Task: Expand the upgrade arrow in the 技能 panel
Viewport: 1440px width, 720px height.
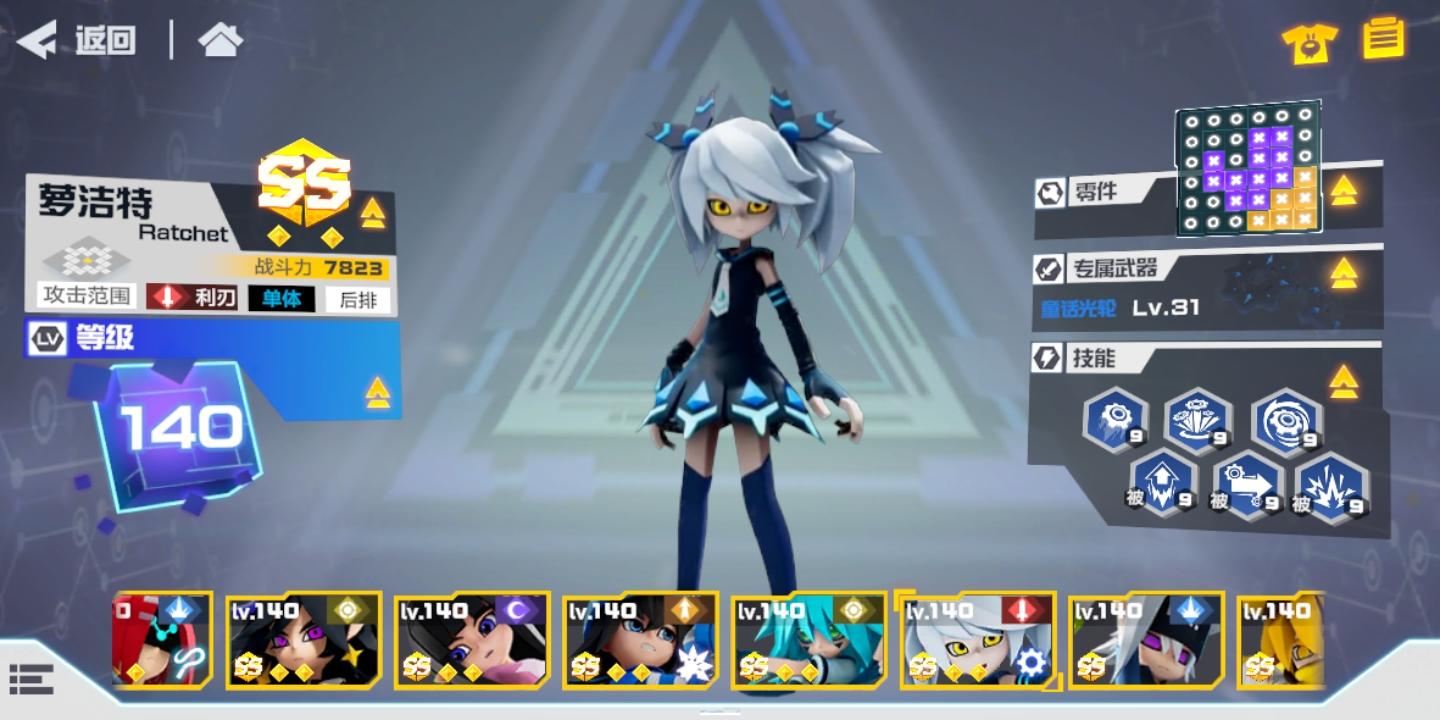Action: [1342, 379]
